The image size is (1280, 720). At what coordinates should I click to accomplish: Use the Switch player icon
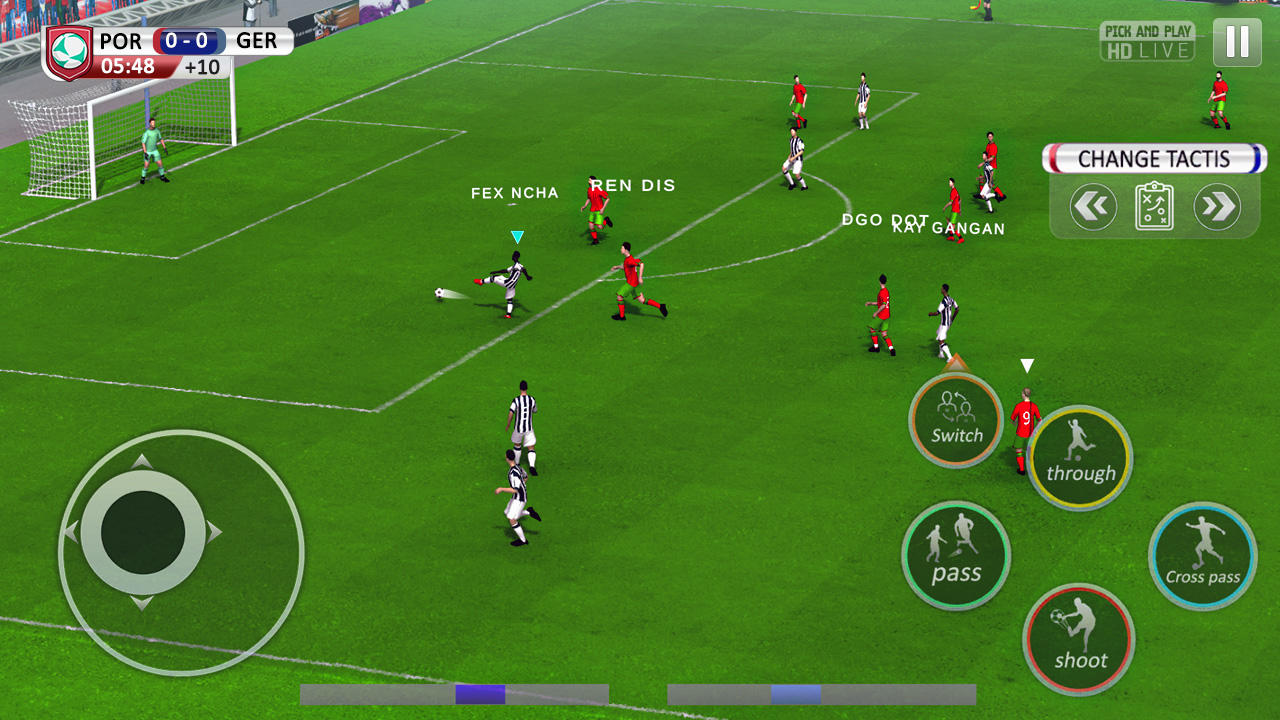pyautogui.click(x=955, y=421)
